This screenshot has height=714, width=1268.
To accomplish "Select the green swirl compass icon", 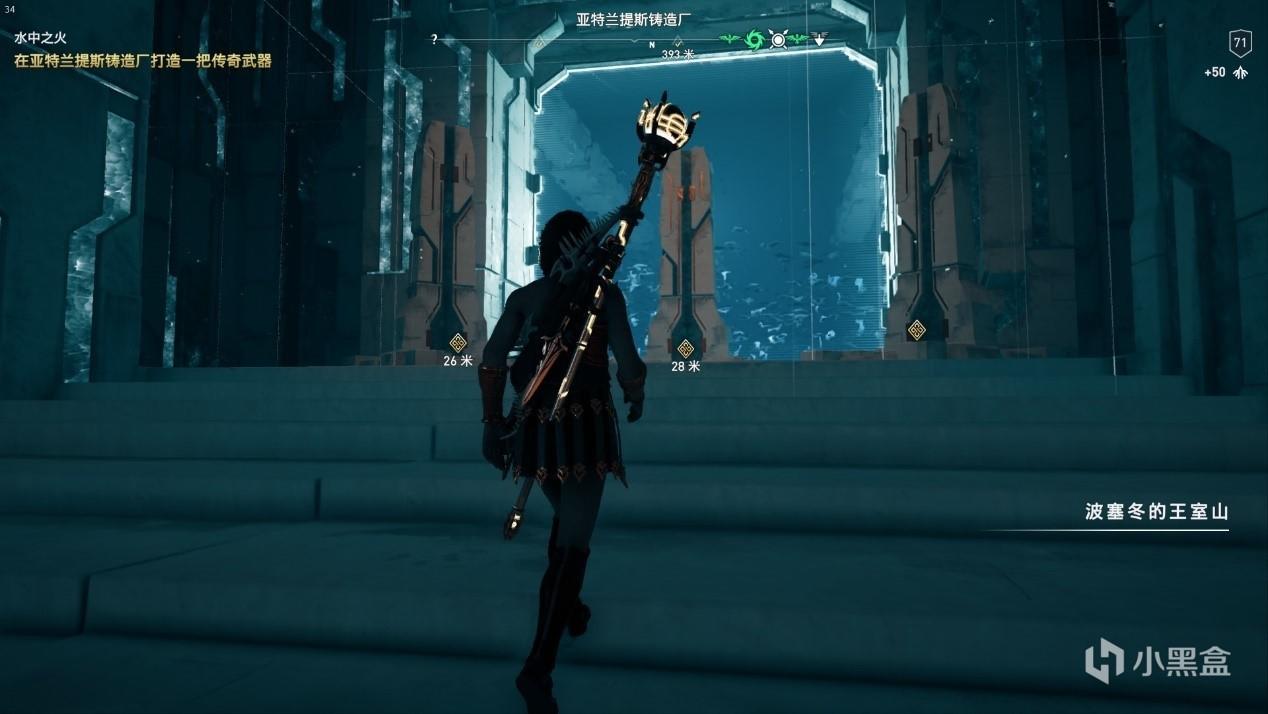I will tap(754, 40).
